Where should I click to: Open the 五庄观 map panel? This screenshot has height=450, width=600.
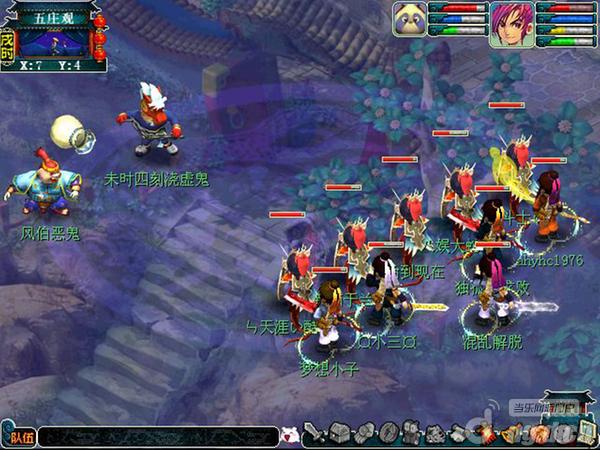click(54, 35)
